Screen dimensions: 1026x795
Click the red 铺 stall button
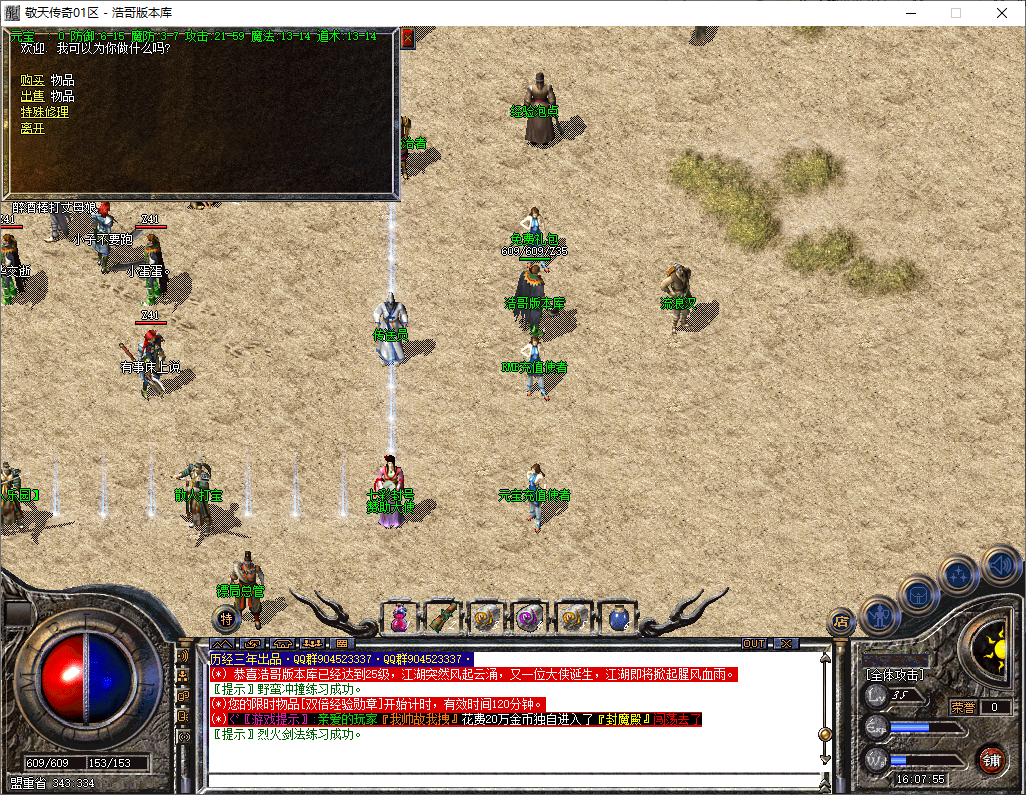tap(990, 759)
